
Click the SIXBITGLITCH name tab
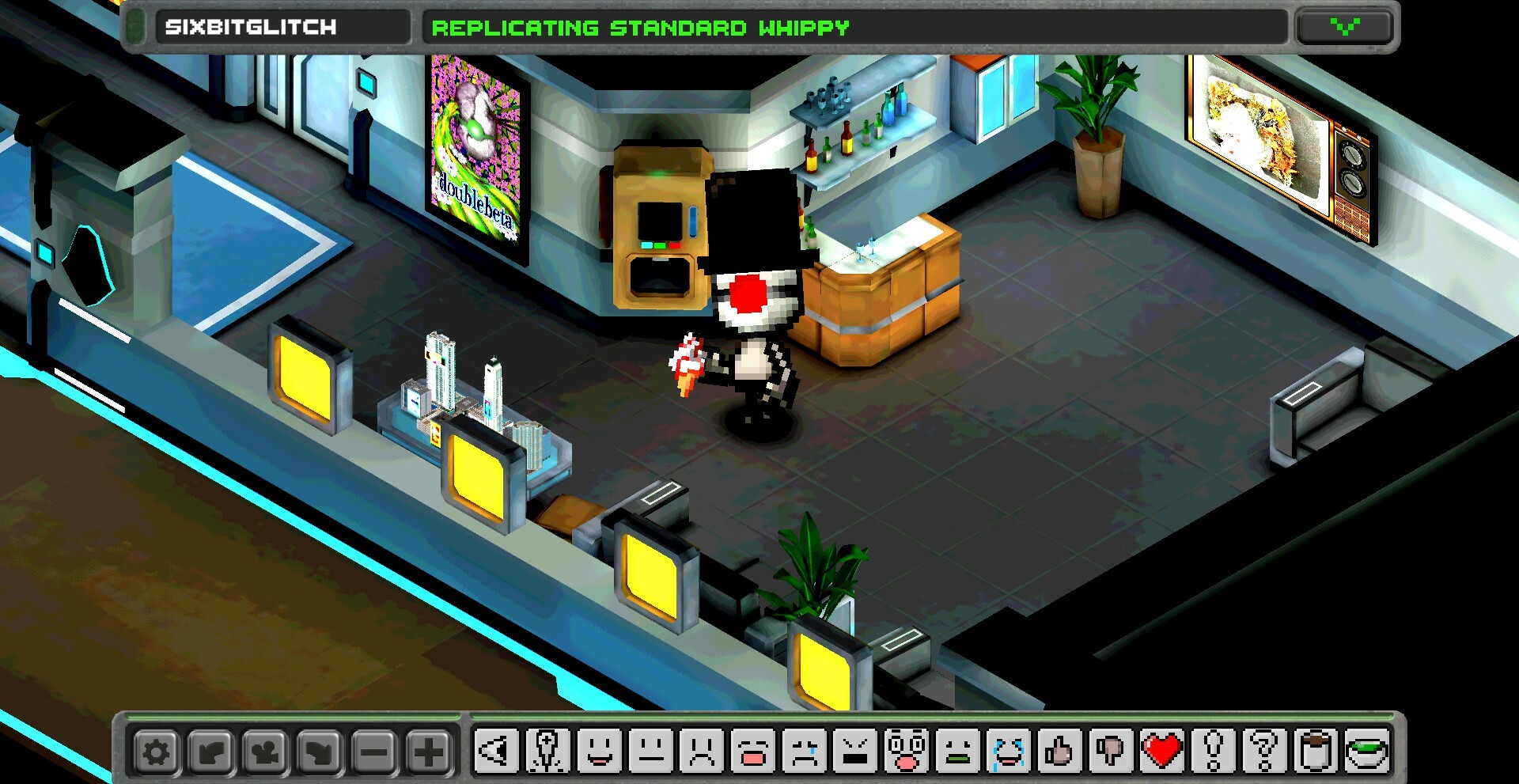(285, 26)
